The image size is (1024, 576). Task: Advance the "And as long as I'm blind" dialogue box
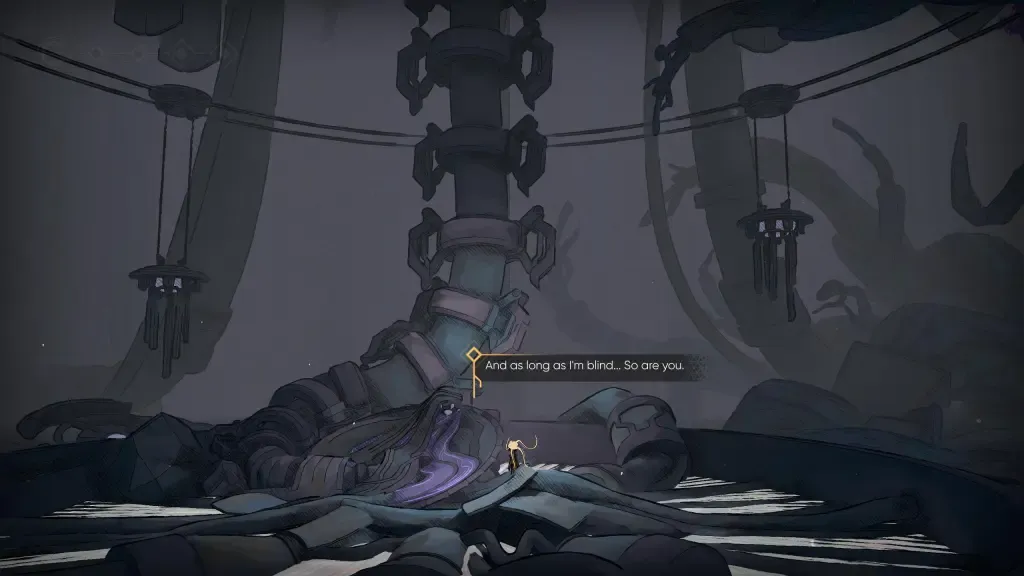tap(584, 366)
